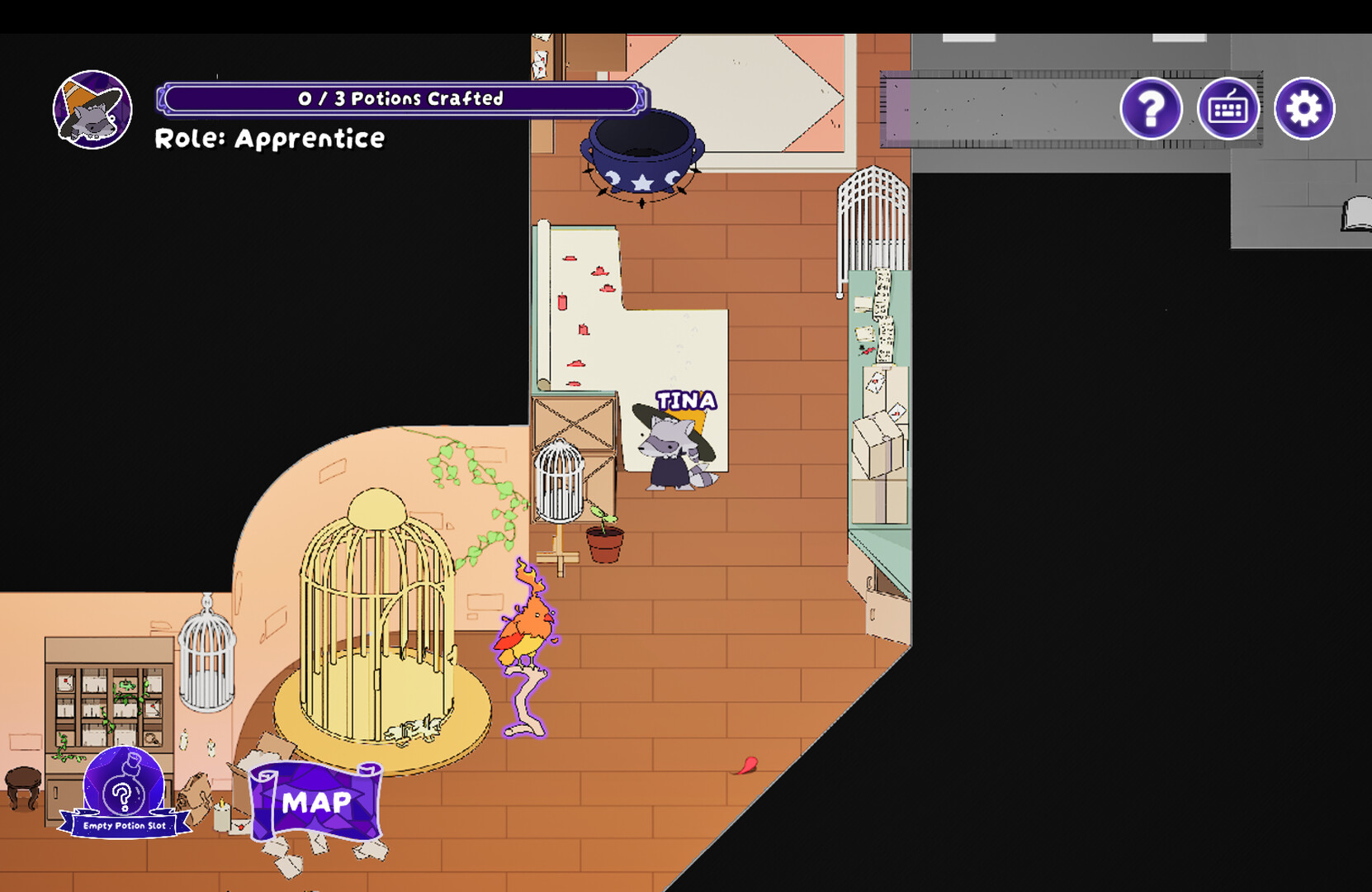Click the raccoon player portrait
1372x892 pixels.
[93, 110]
